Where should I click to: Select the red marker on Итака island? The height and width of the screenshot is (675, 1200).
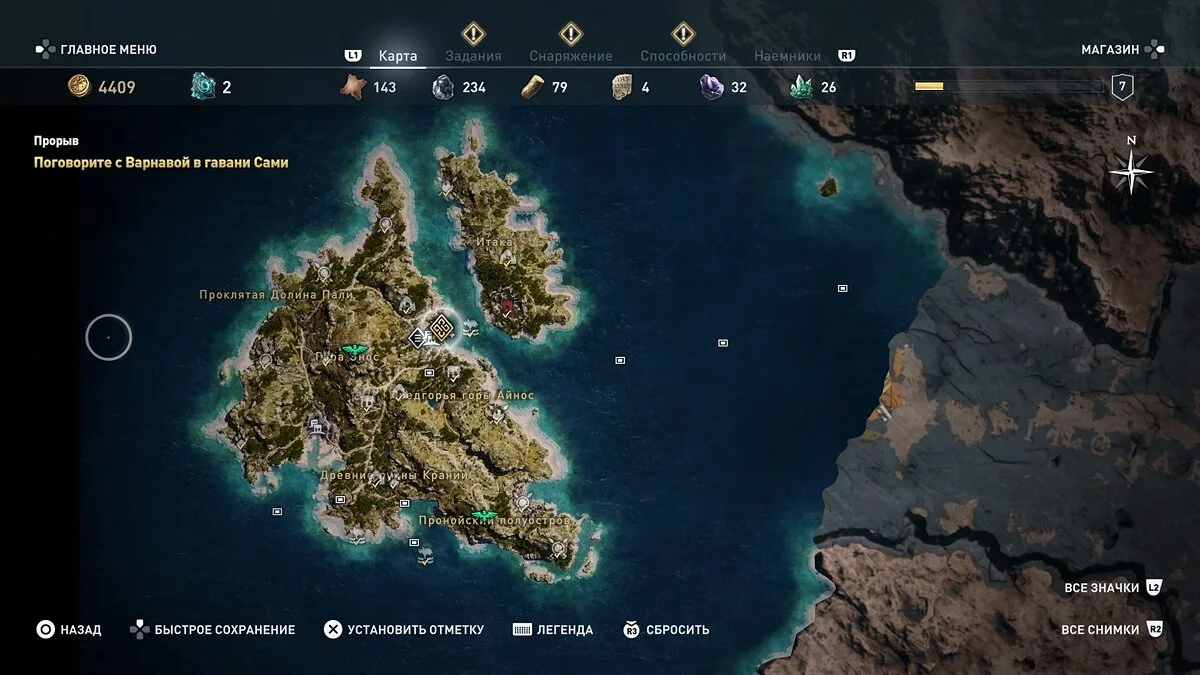tap(507, 305)
